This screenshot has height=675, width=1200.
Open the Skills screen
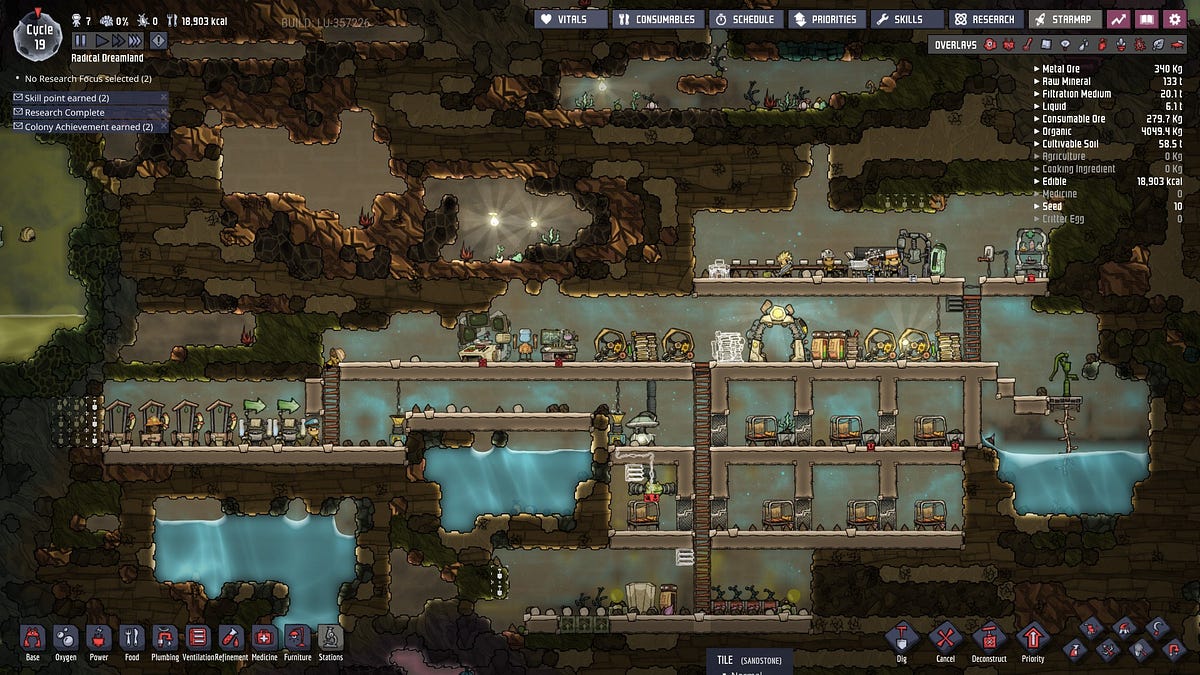click(x=906, y=19)
